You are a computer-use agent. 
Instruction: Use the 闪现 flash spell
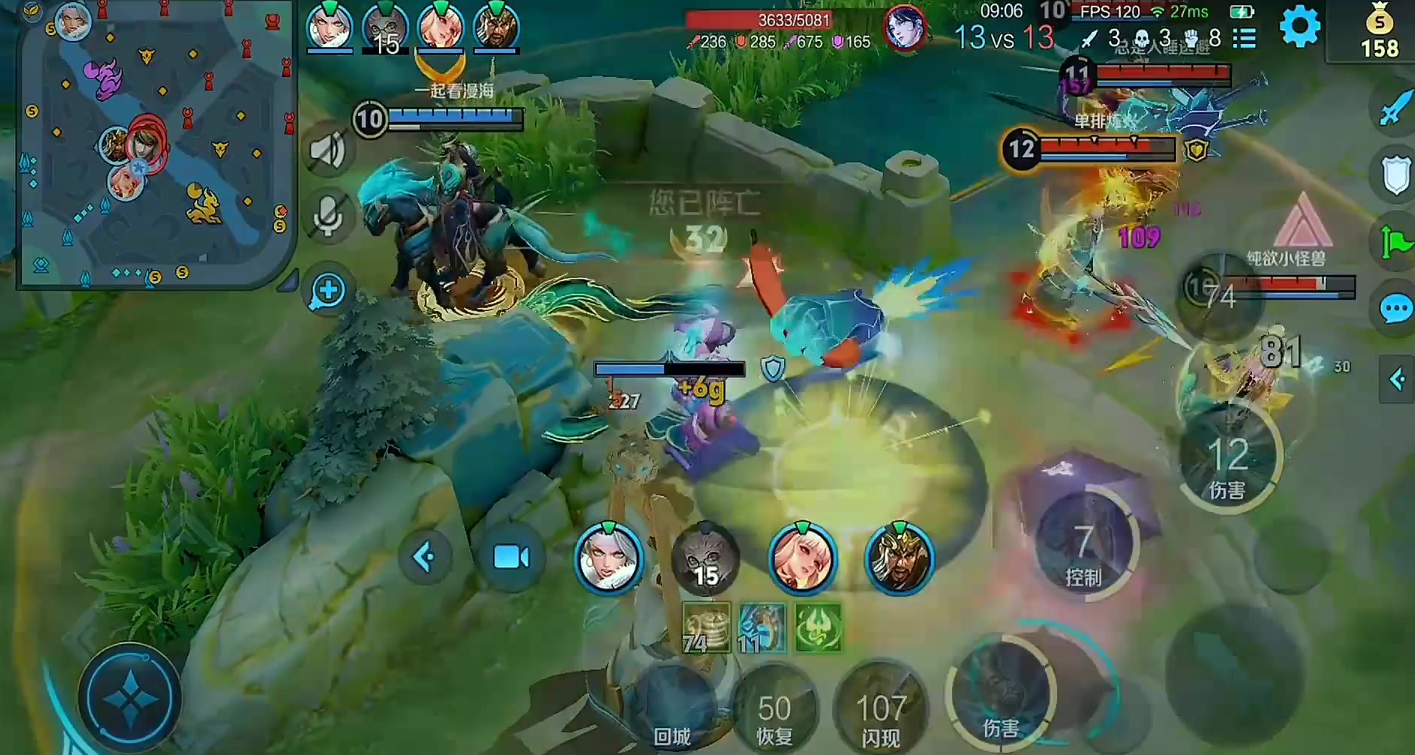pyautogui.click(x=880, y=714)
